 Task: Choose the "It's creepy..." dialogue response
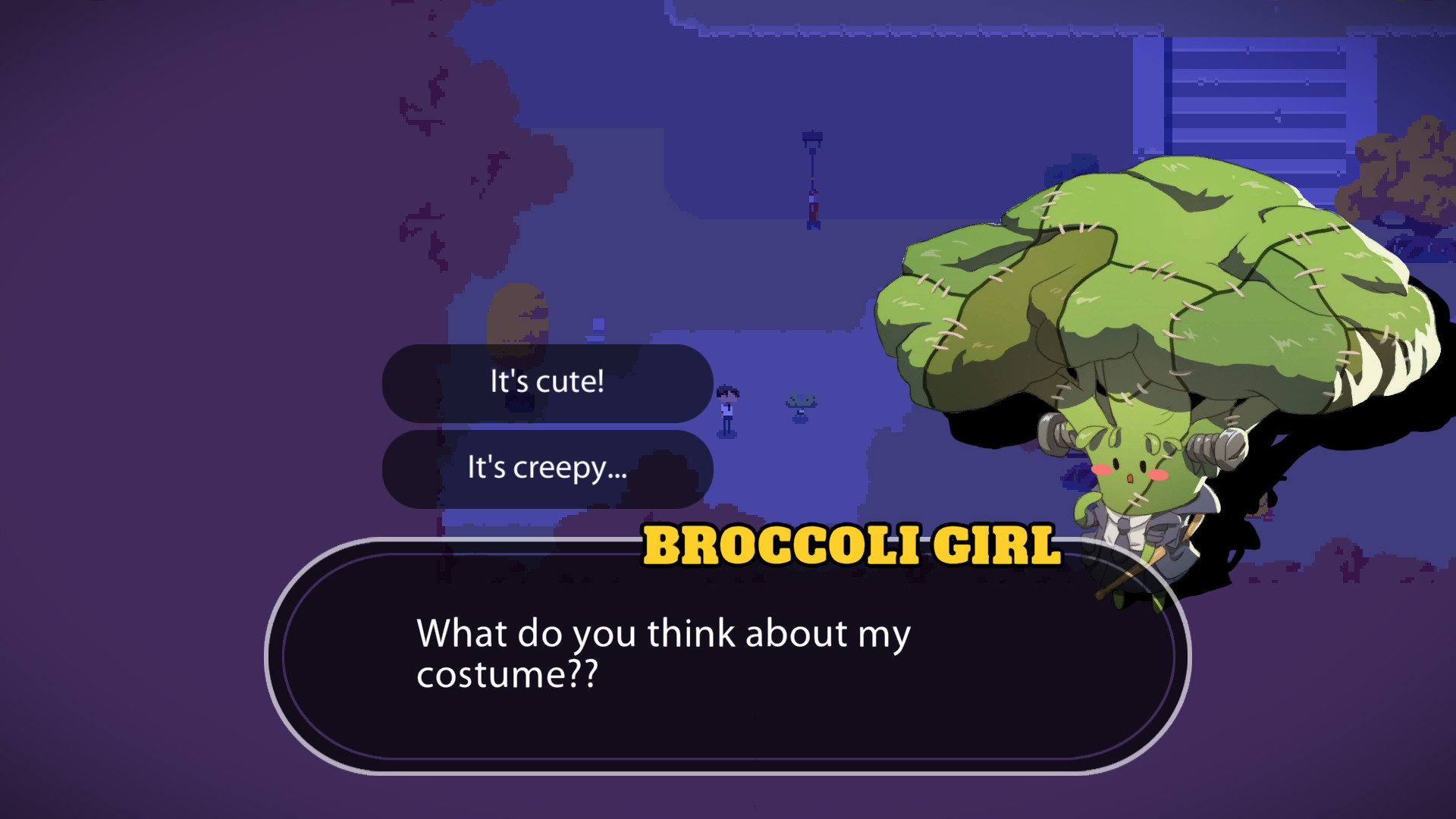point(548,470)
